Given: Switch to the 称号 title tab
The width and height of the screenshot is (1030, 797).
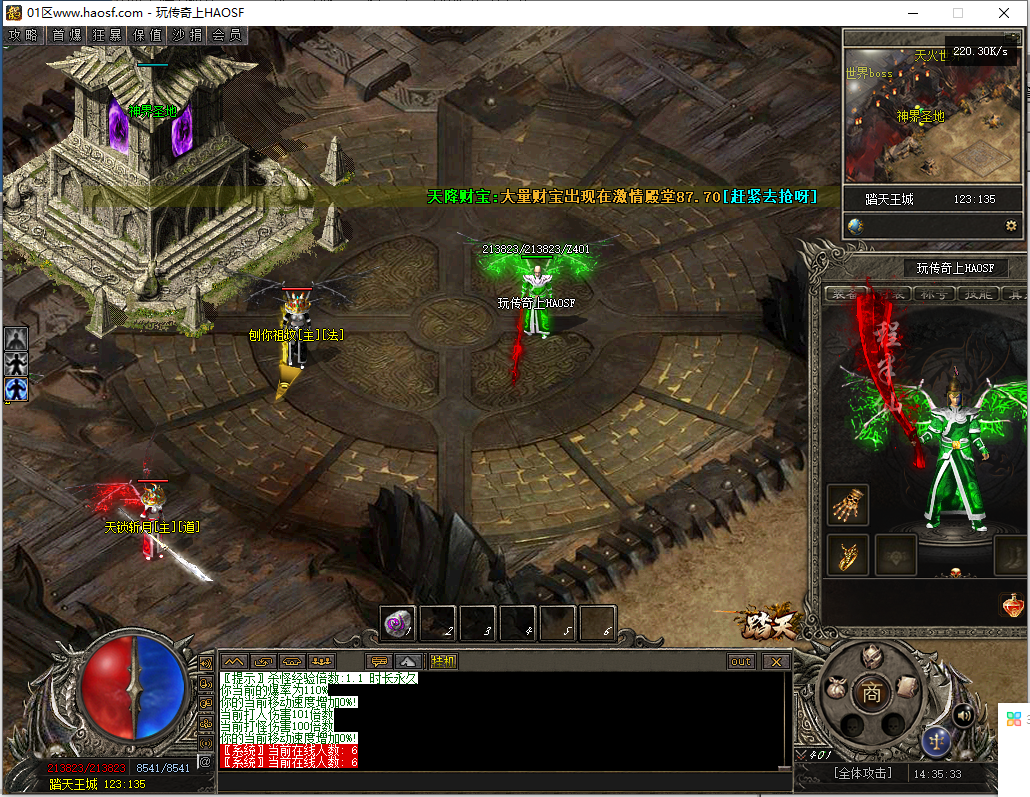Looking at the screenshot, I should click(x=935, y=293).
